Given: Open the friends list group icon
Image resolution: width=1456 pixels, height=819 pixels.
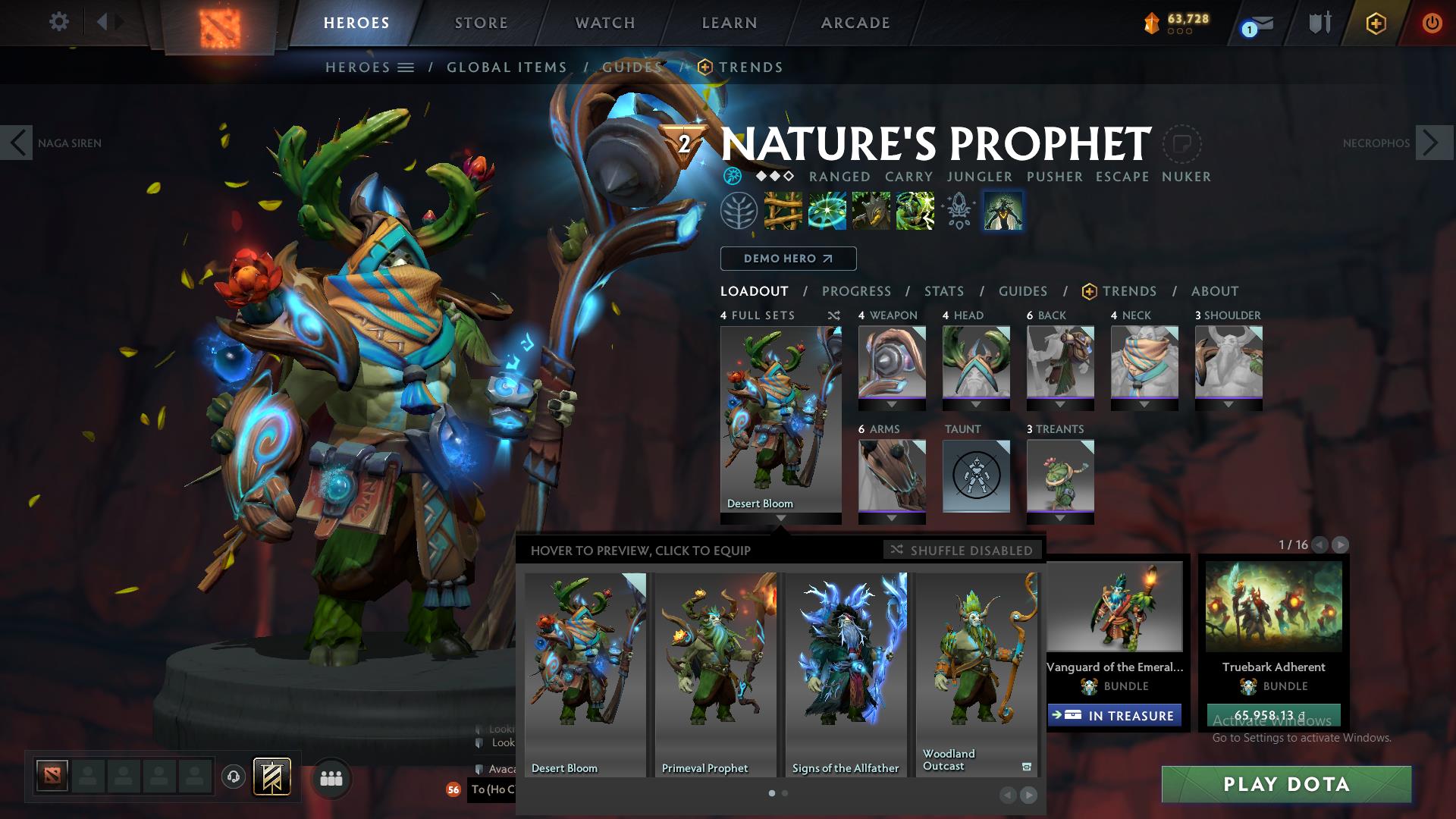Looking at the screenshot, I should point(331,777).
